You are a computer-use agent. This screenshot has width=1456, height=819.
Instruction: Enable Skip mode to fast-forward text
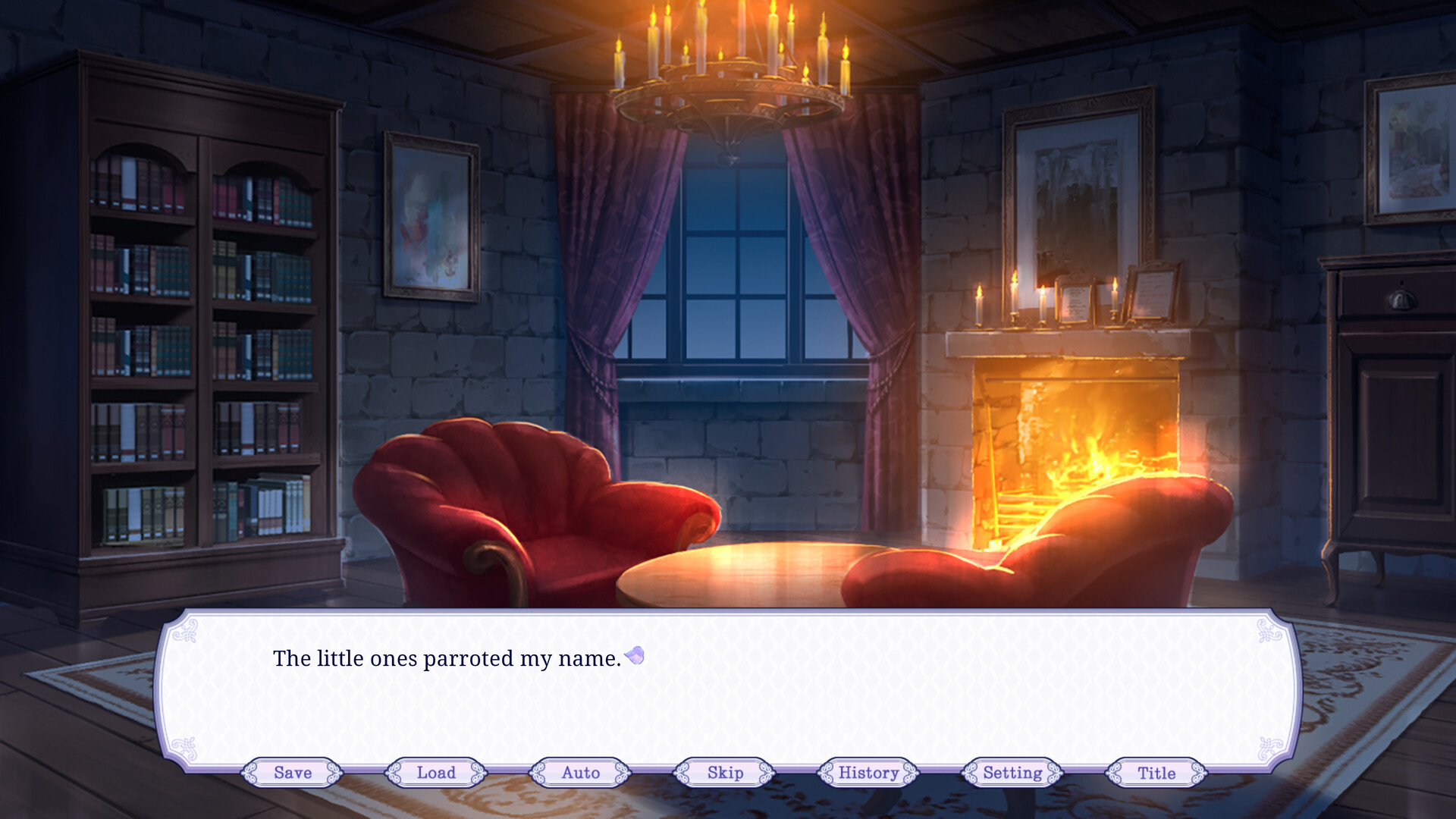point(722,773)
